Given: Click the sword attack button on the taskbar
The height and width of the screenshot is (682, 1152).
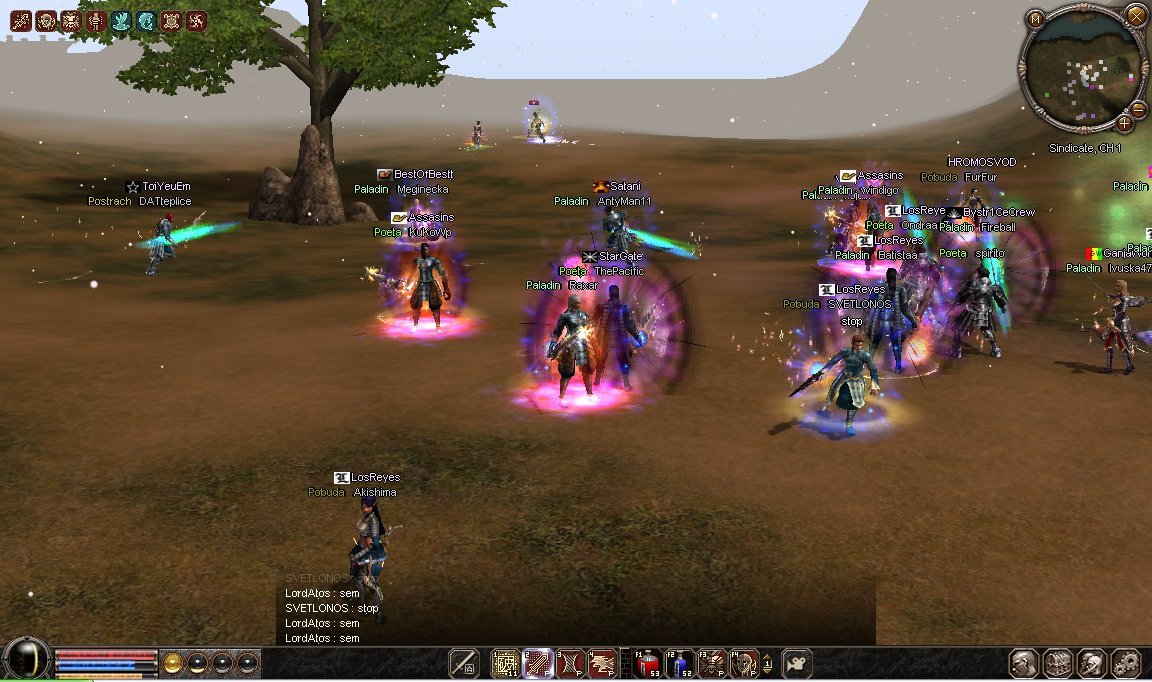Looking at the screenshot, I should point(463,663).
